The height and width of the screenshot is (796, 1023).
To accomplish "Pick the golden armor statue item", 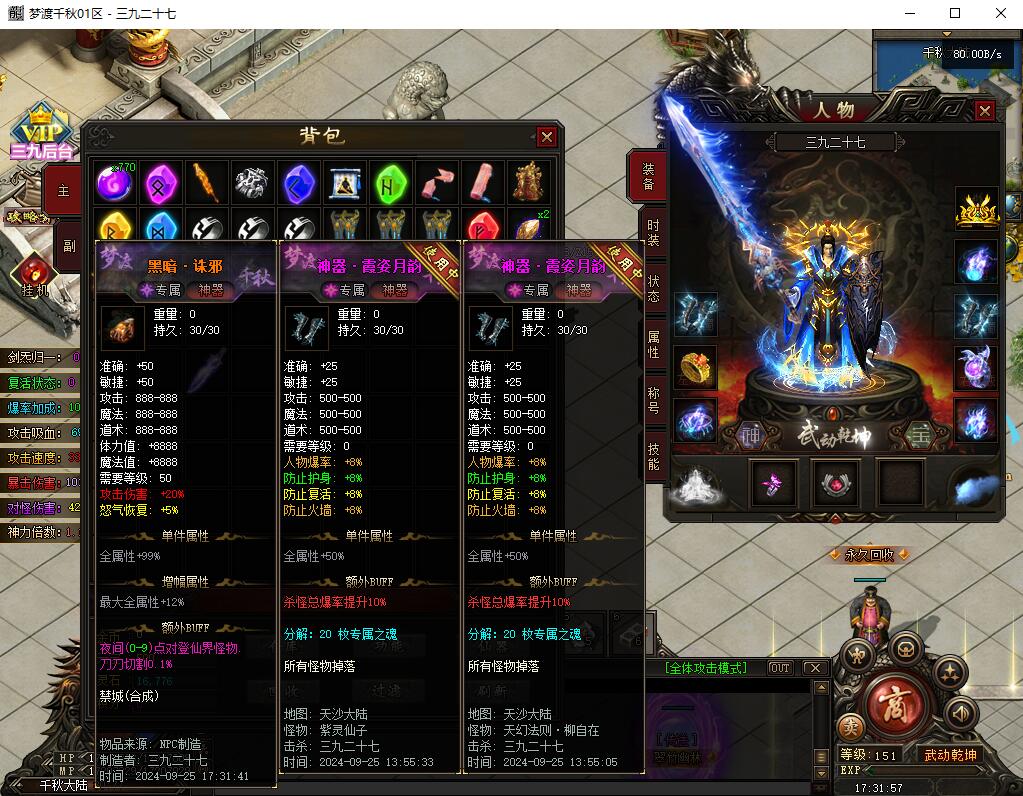I will click(527, 182).
